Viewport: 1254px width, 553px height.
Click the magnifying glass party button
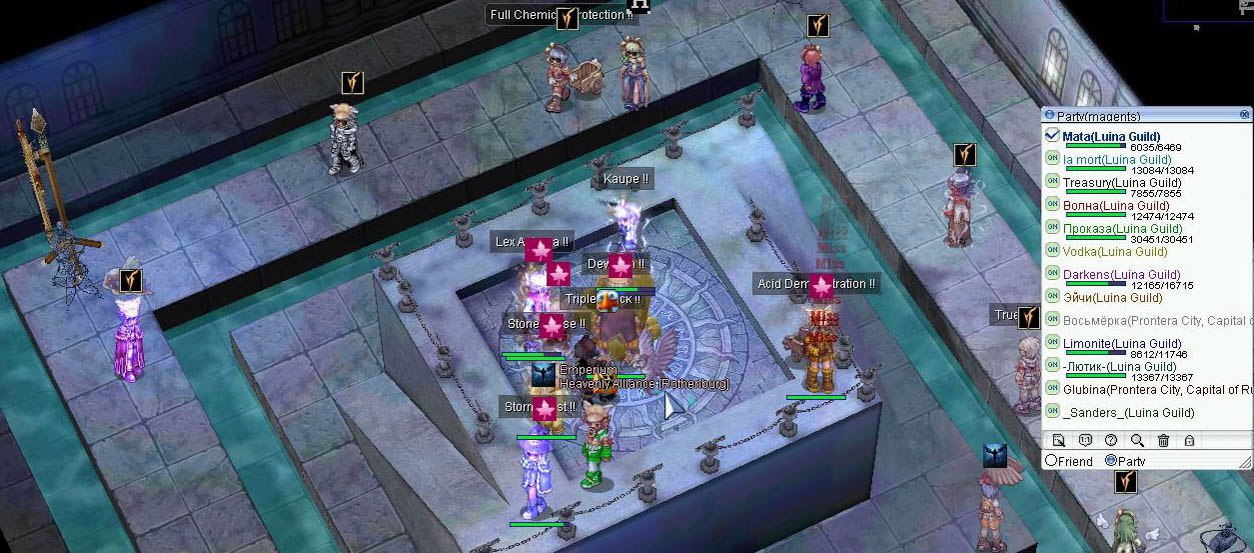click(1137, 440)
